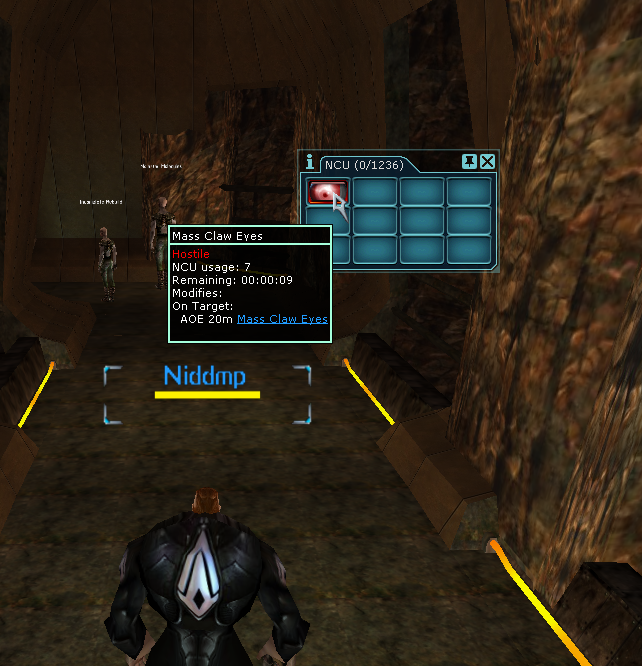The width and height of the screenshot is (642, 666).
Task: Open the NCU window info icon
Action: [x=310, y=162]
